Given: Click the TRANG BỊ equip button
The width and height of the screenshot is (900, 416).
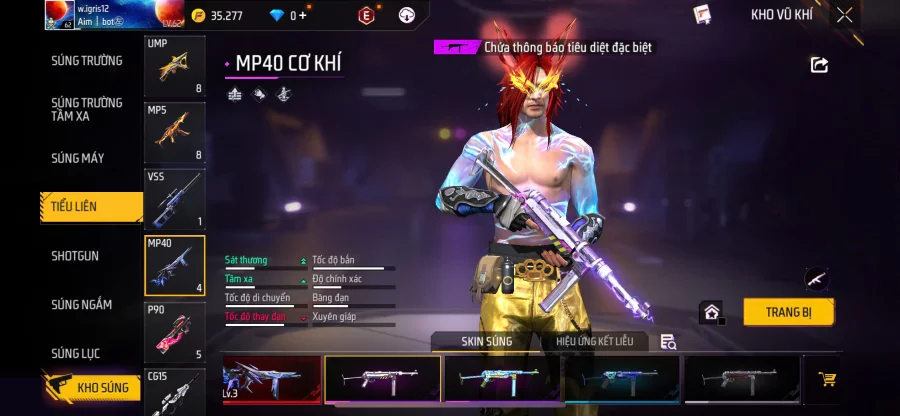Looking at the screenshot, I should [x=788, y=312].
